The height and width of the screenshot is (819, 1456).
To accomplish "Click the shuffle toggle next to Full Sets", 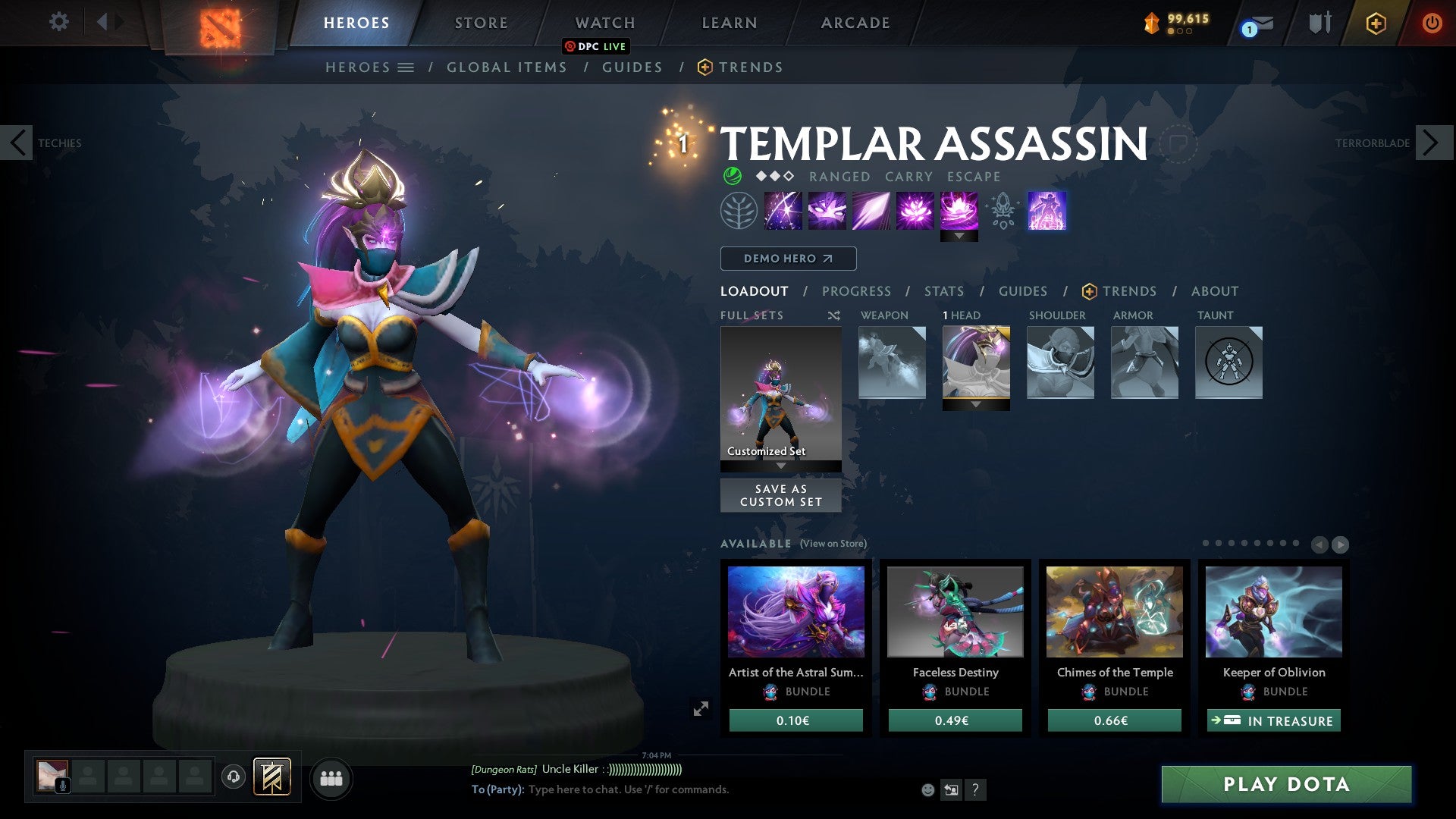I will pos(834,315).
